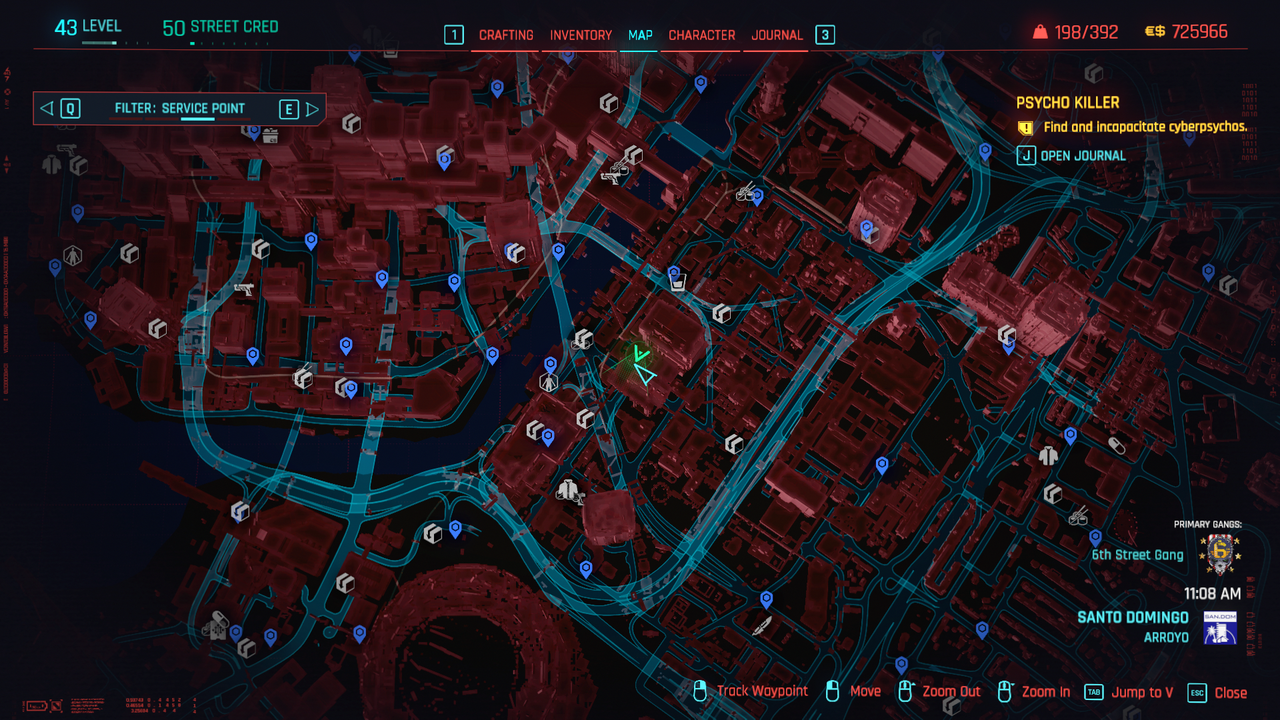Viewport: 1280px width, 720px height.
Task: Select the Map tab
Action: point(640,35)
